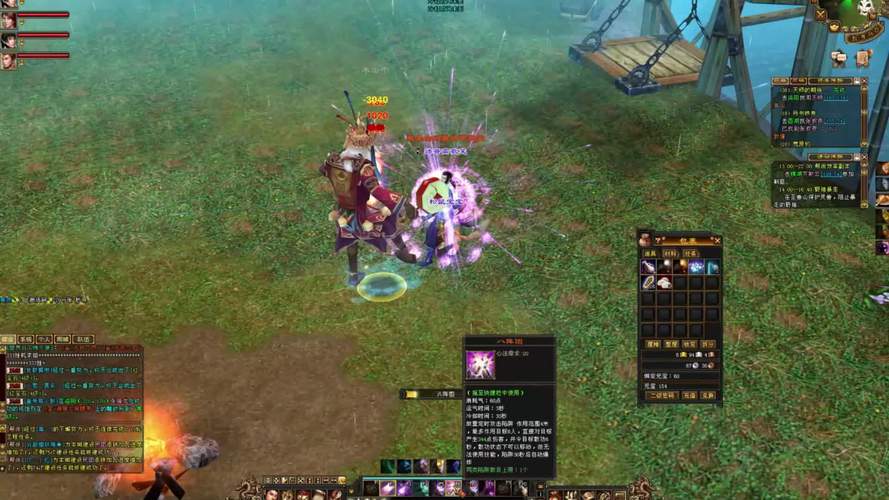
Task: Select the teal garment item in the bag
Action: click(712, 267)
